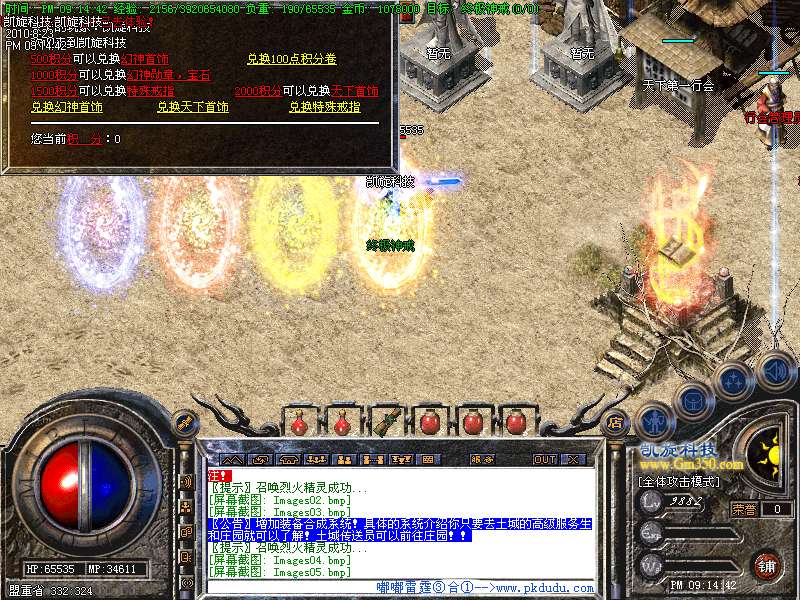Use the green scroll bundle belt item
The height and width of the screenshot is (600, 800).
pos(387,420)
